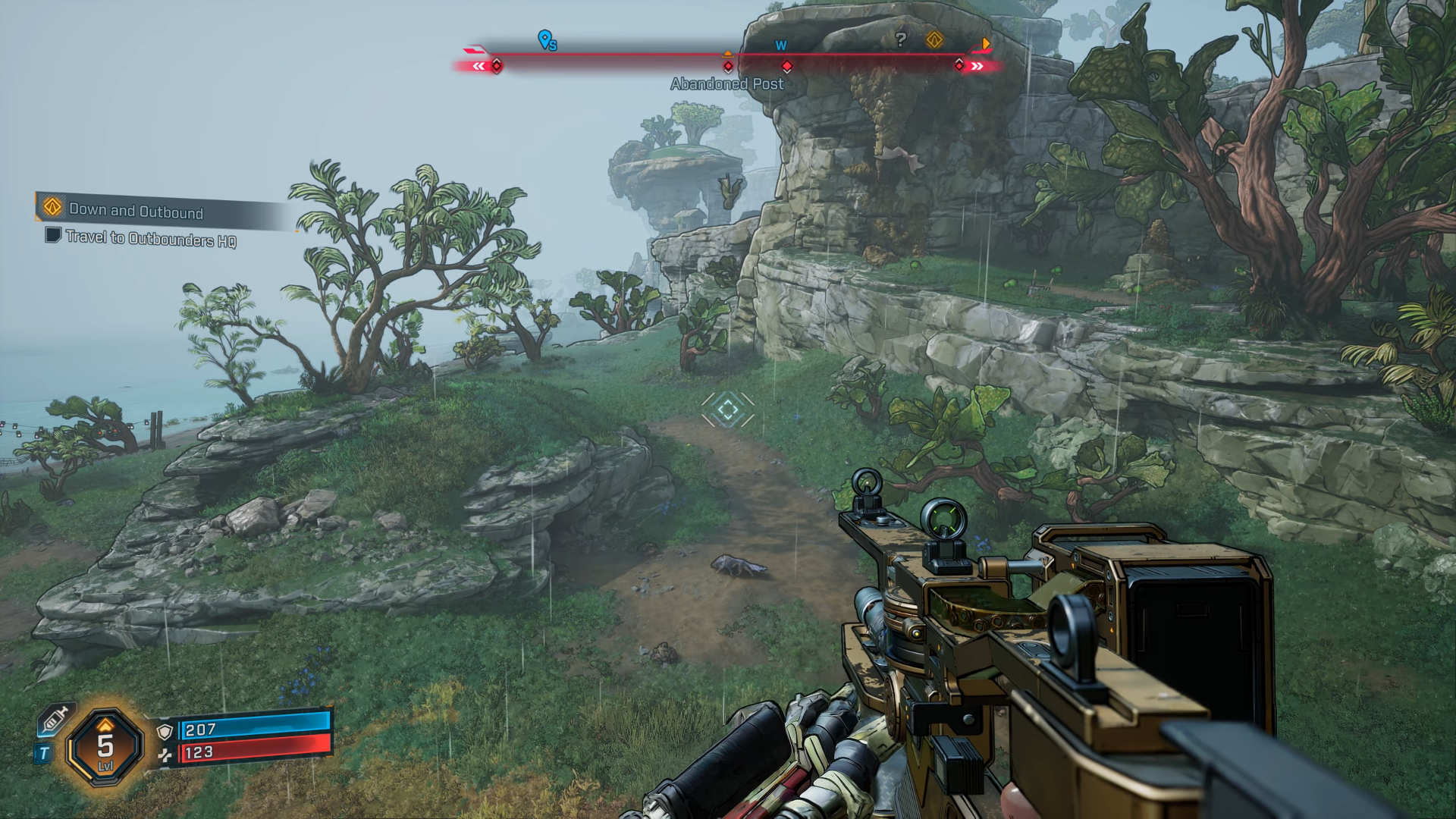Select the blue "S" waypoint pin on compass
The image size is (1456, 819).
click(544, 39)
